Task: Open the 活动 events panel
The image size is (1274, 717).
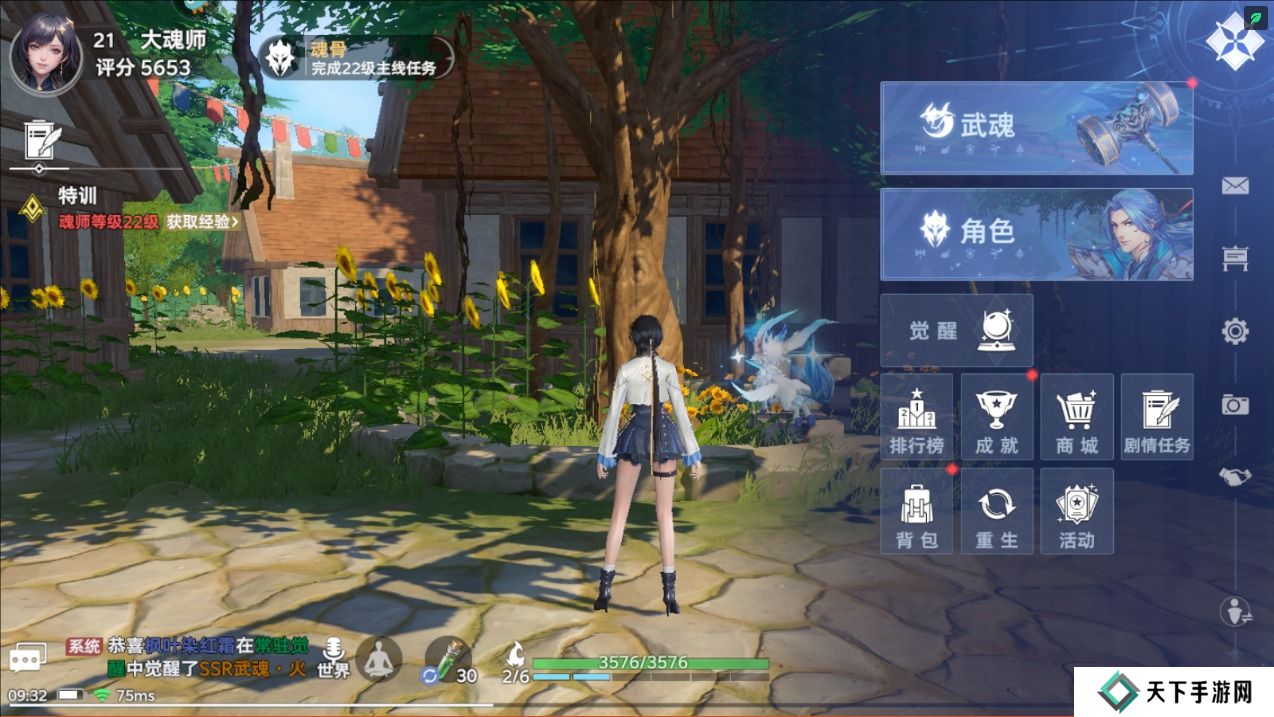Action: click(1077, 511)
